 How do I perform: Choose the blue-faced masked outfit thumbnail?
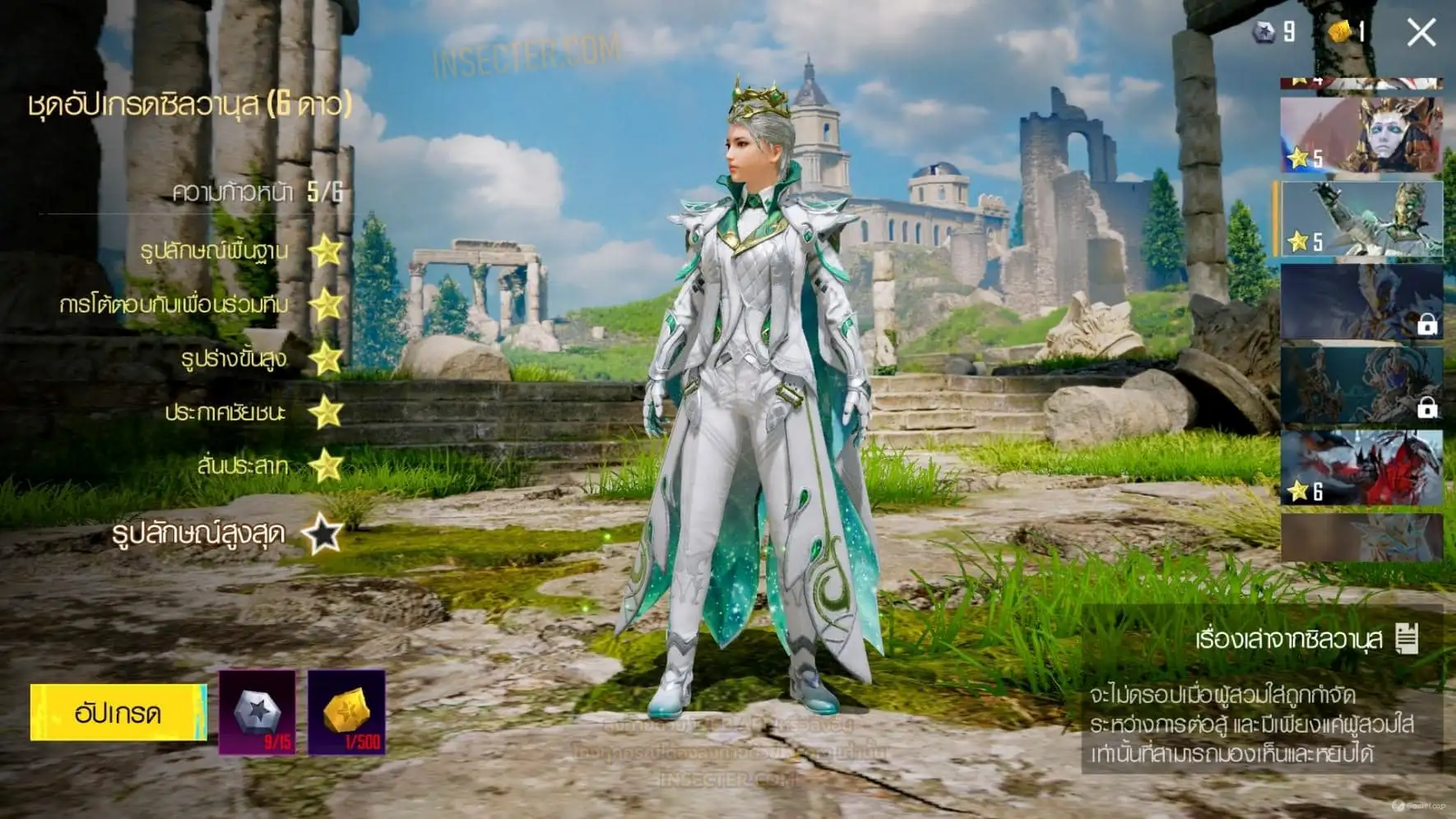click(x=1361, y=135)
